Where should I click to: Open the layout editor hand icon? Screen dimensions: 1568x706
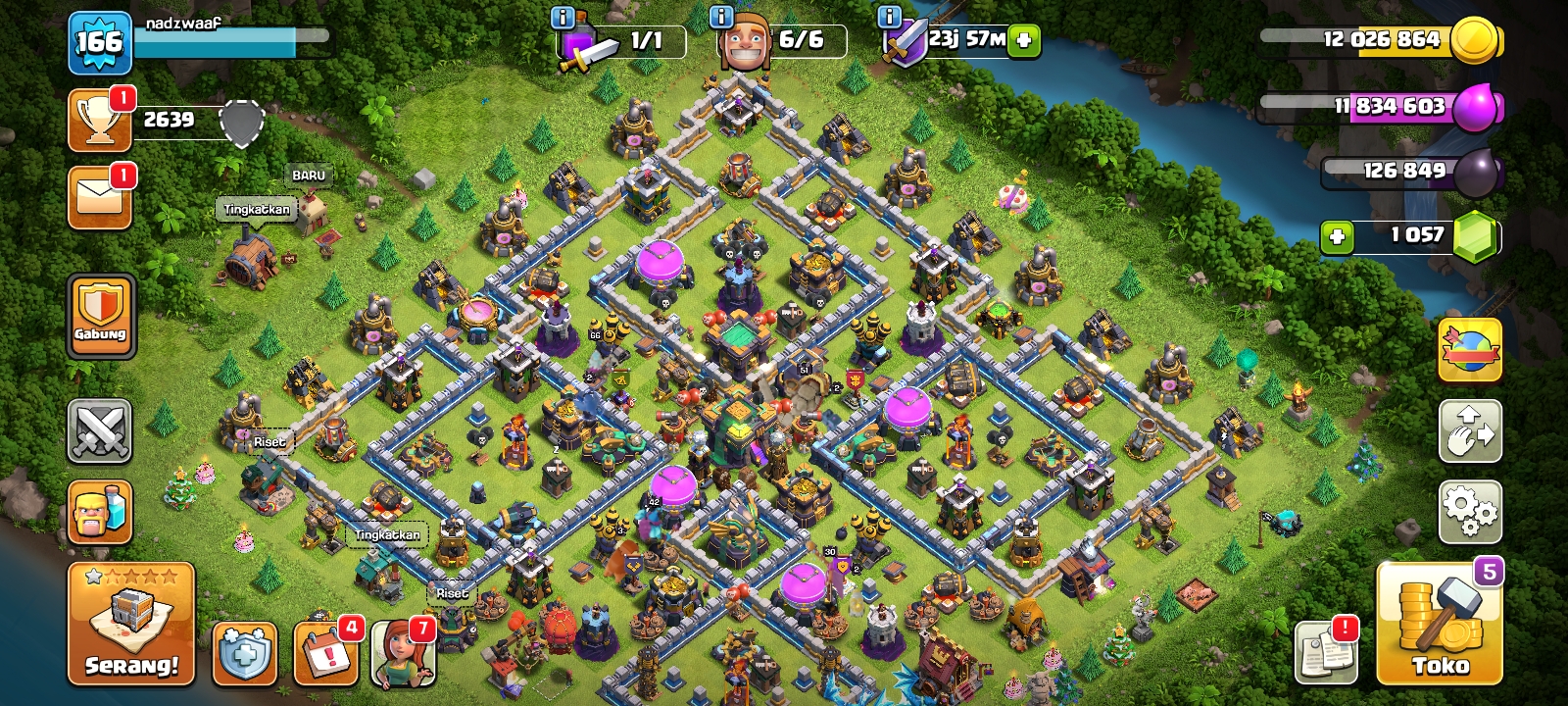tap(1470, 430)
